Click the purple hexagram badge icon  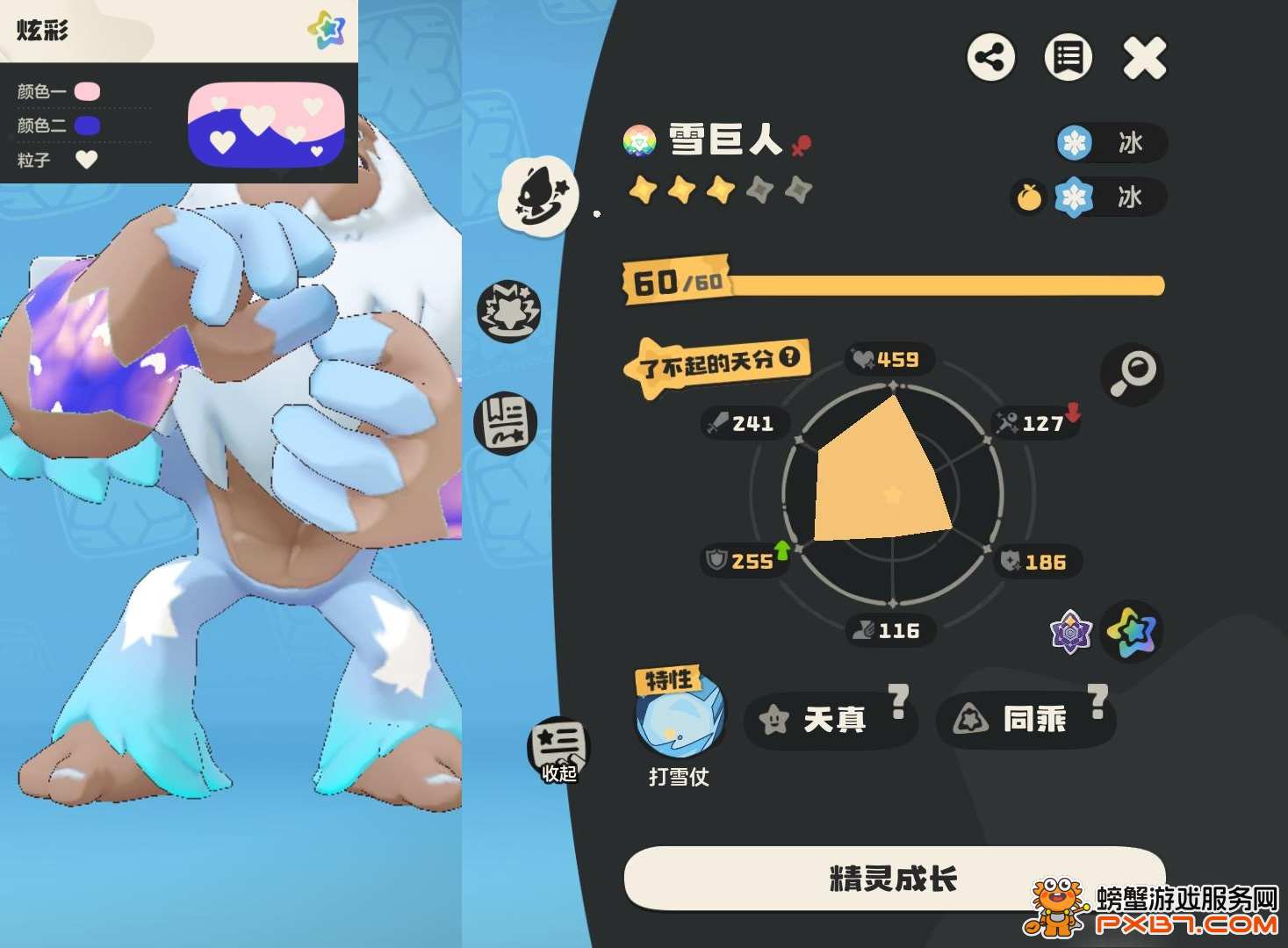pyautogui.click(x=1071, y=631)
